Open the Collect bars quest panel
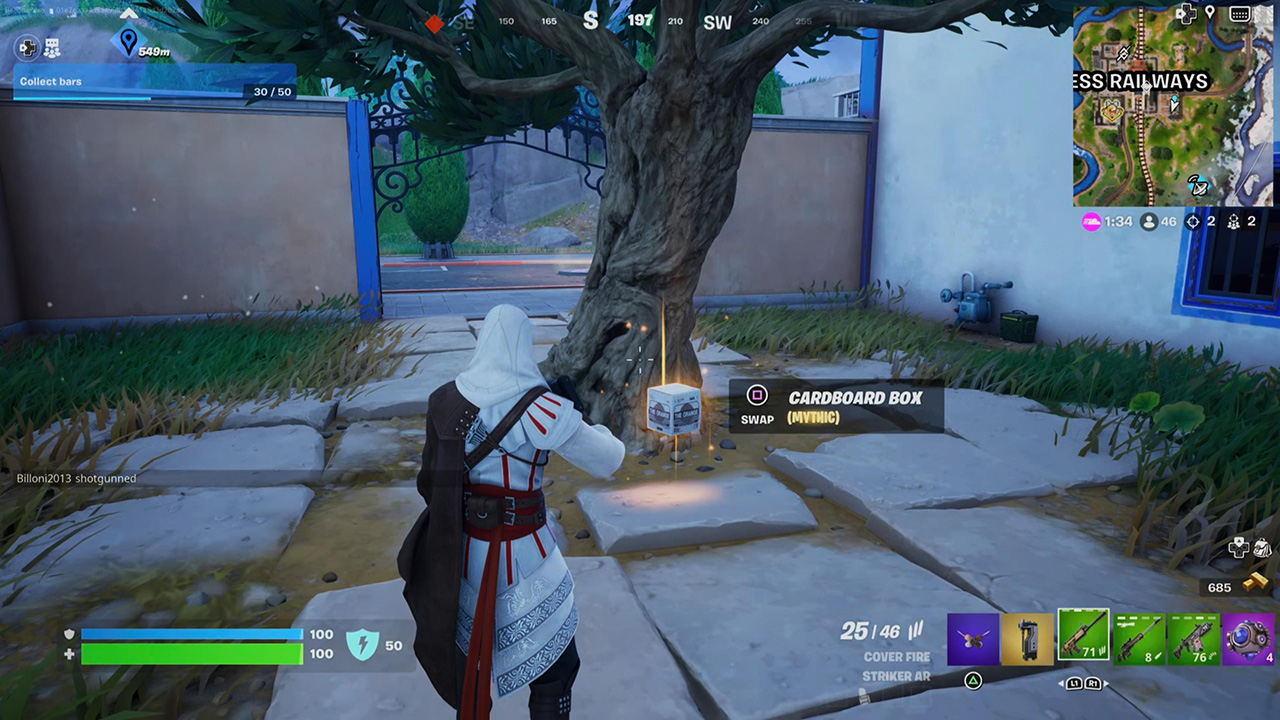This screenshot has width=1280, height=720. pyautogui.click(x=51, y=81)
